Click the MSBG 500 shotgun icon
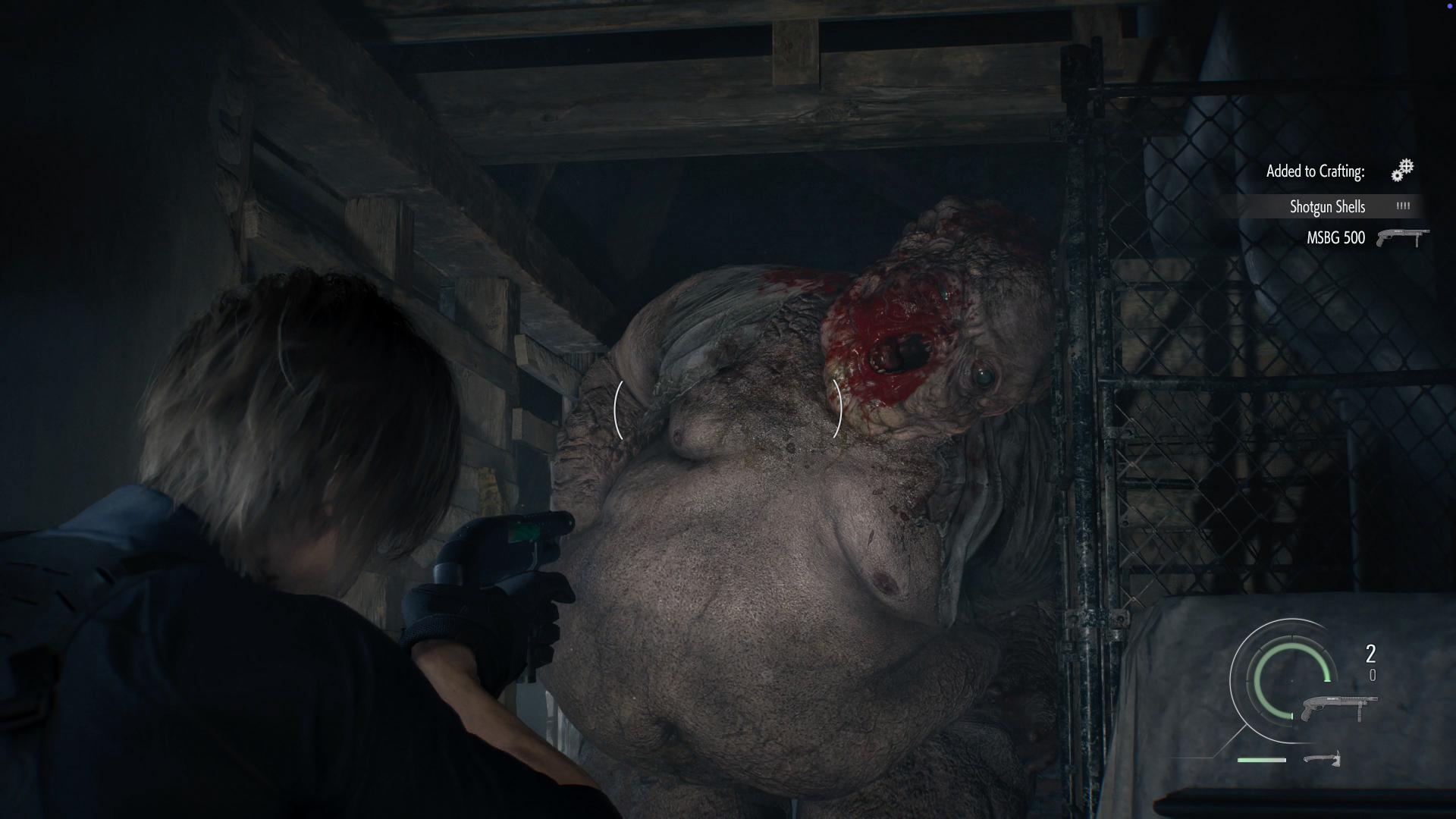The height and width of the screenshot is (819, 1456). pyautogui.click(x=1404, y=237)
